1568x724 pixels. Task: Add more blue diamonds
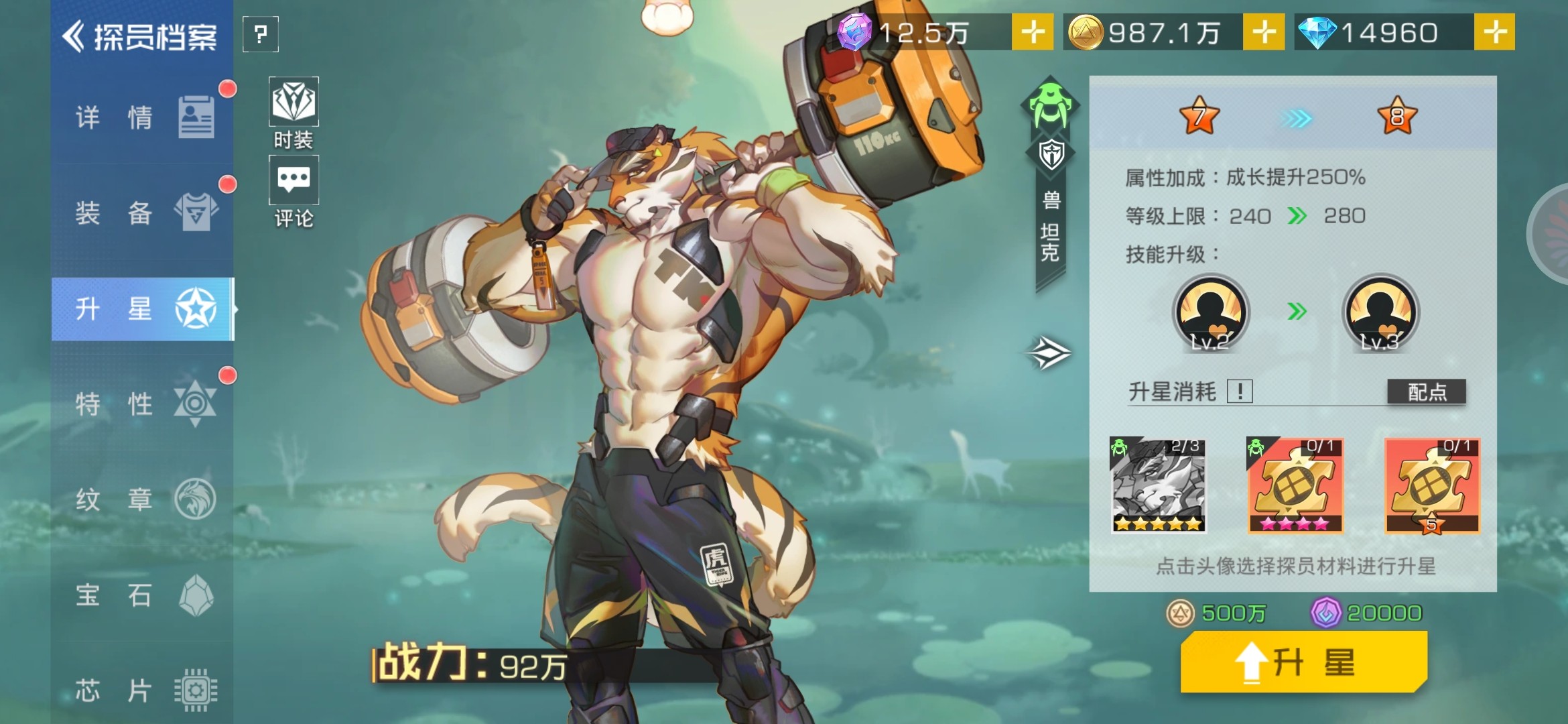[x=1494, y=32]
